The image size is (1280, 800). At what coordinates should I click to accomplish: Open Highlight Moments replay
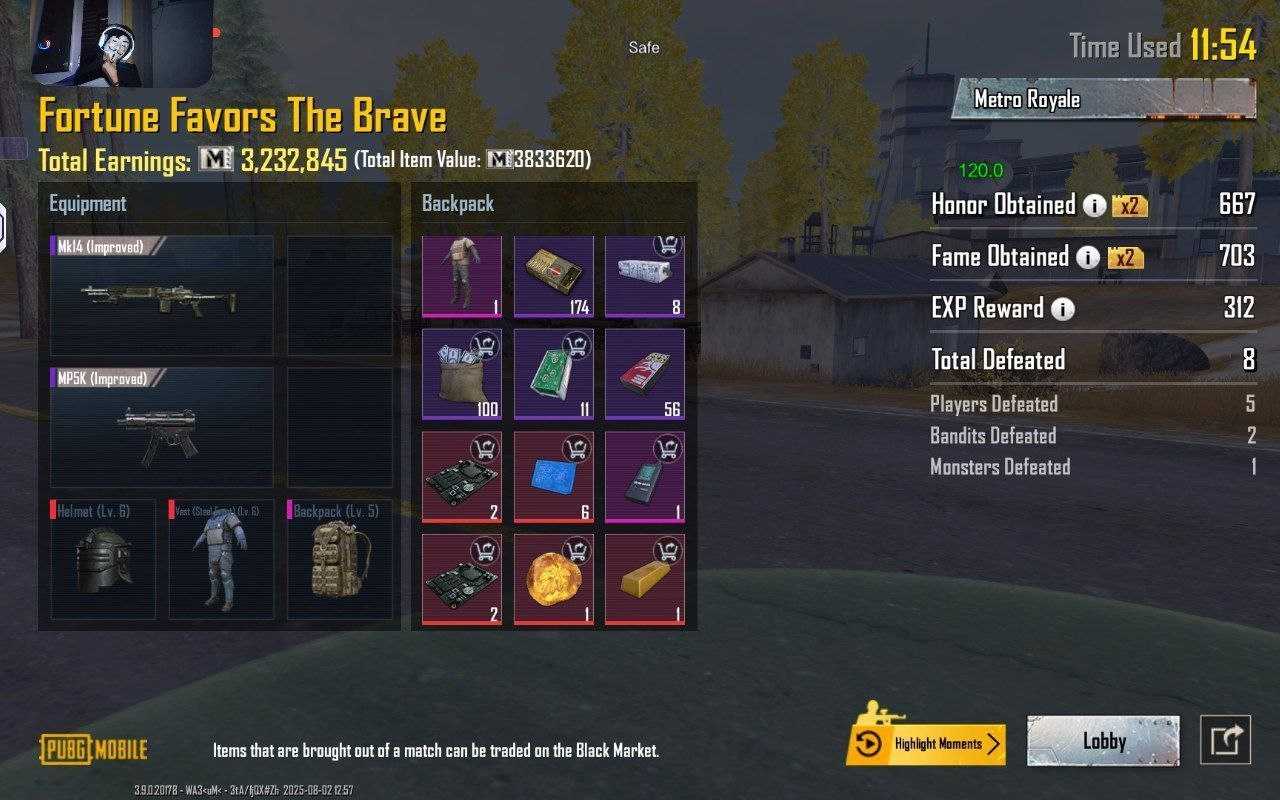(926, 744)
